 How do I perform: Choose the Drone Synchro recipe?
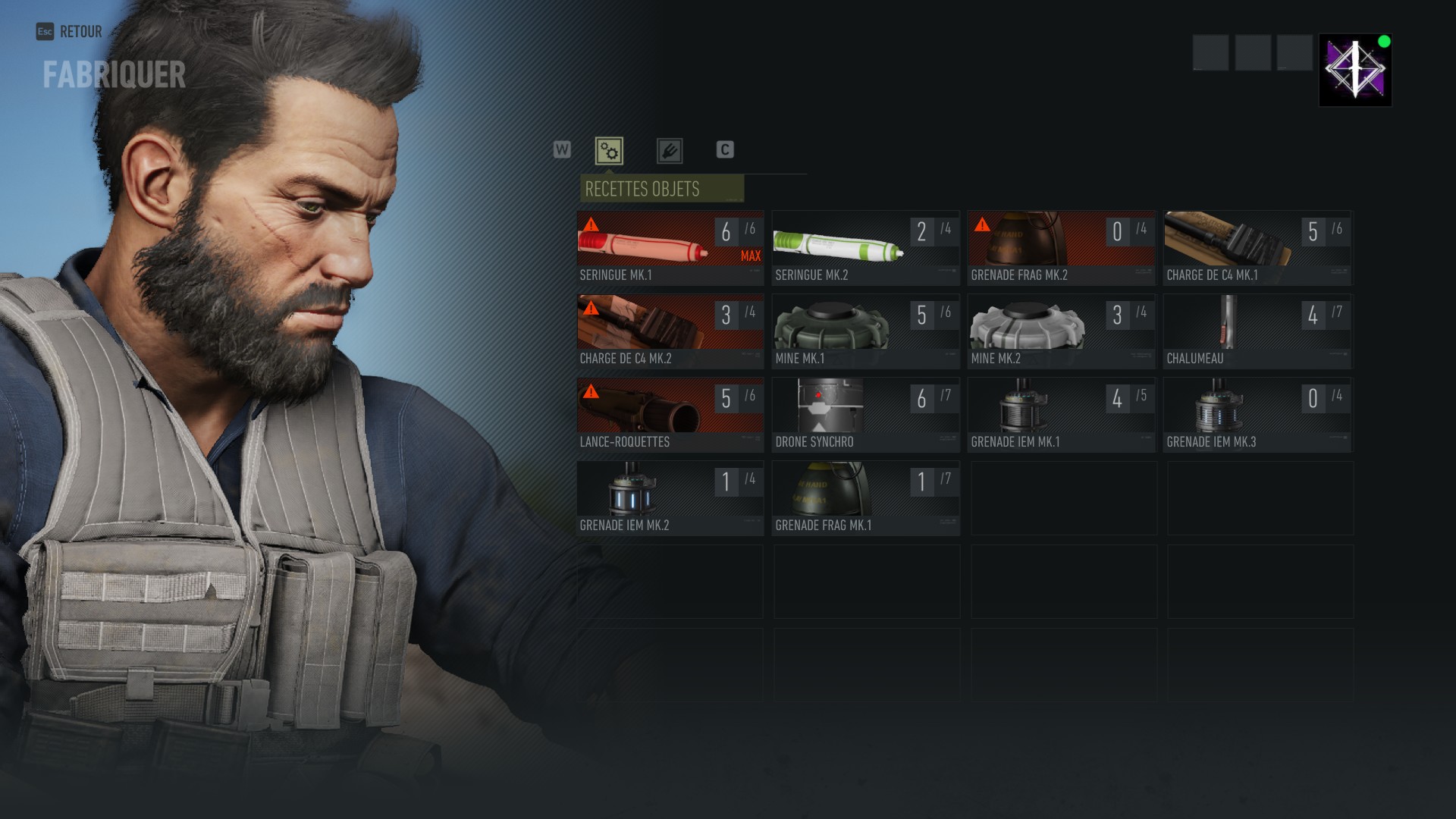pos(865,415)
